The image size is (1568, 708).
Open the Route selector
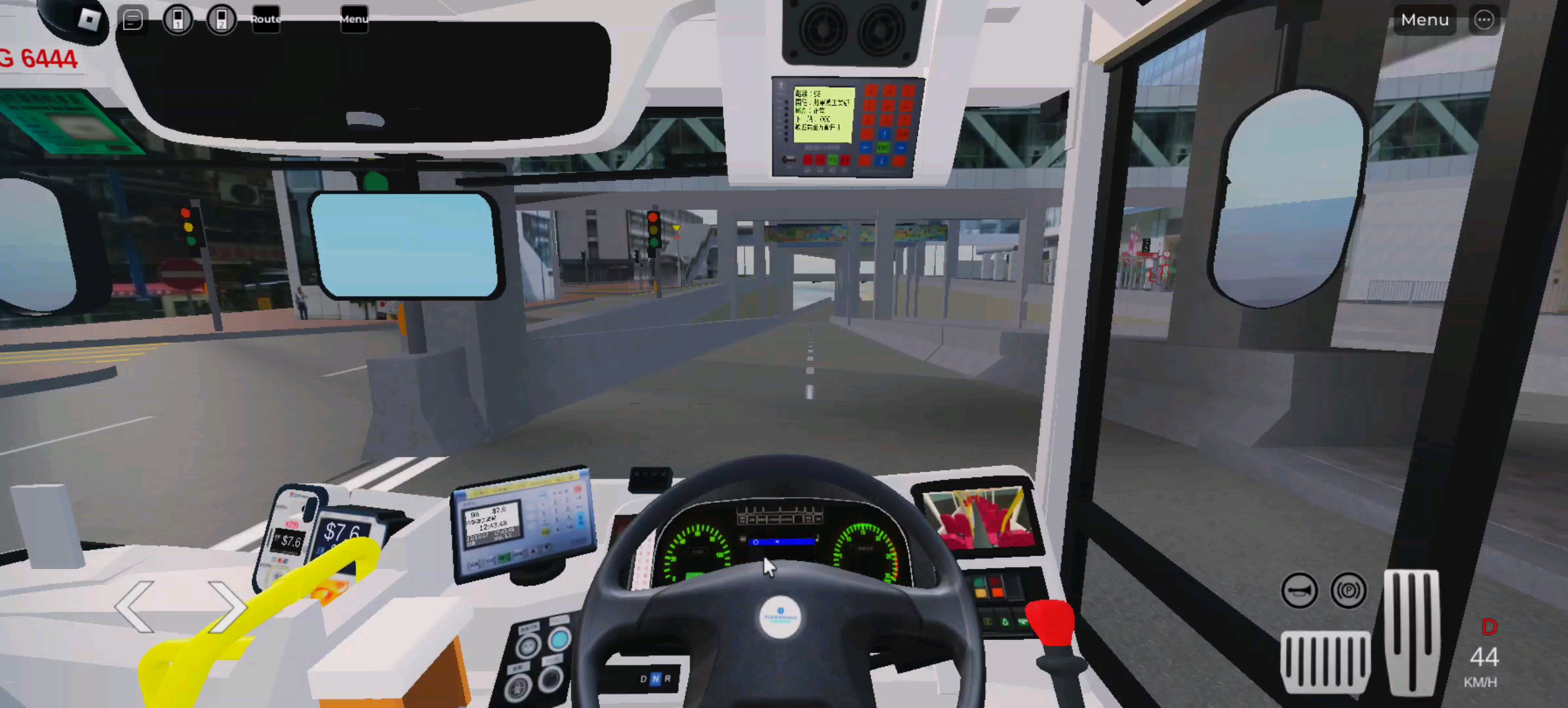click(x=265, y=20)
